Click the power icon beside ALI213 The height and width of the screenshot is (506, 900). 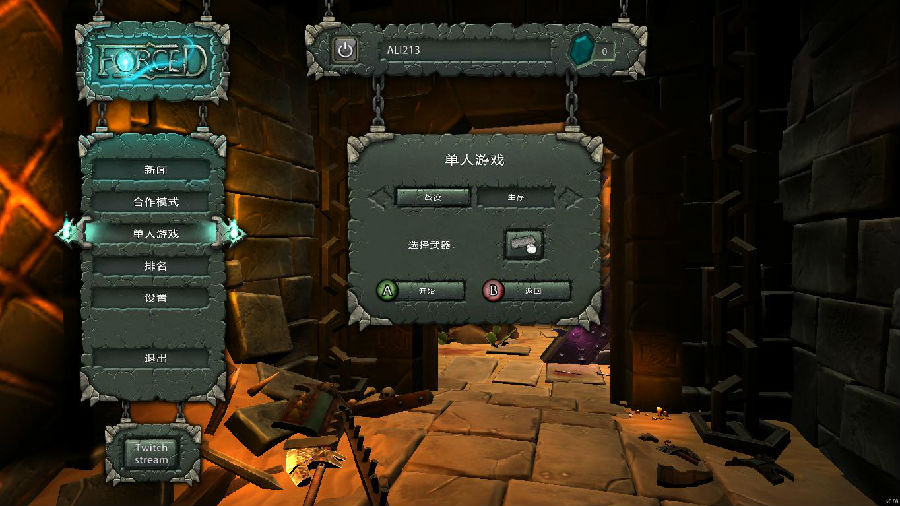click(x=346, y=49)
